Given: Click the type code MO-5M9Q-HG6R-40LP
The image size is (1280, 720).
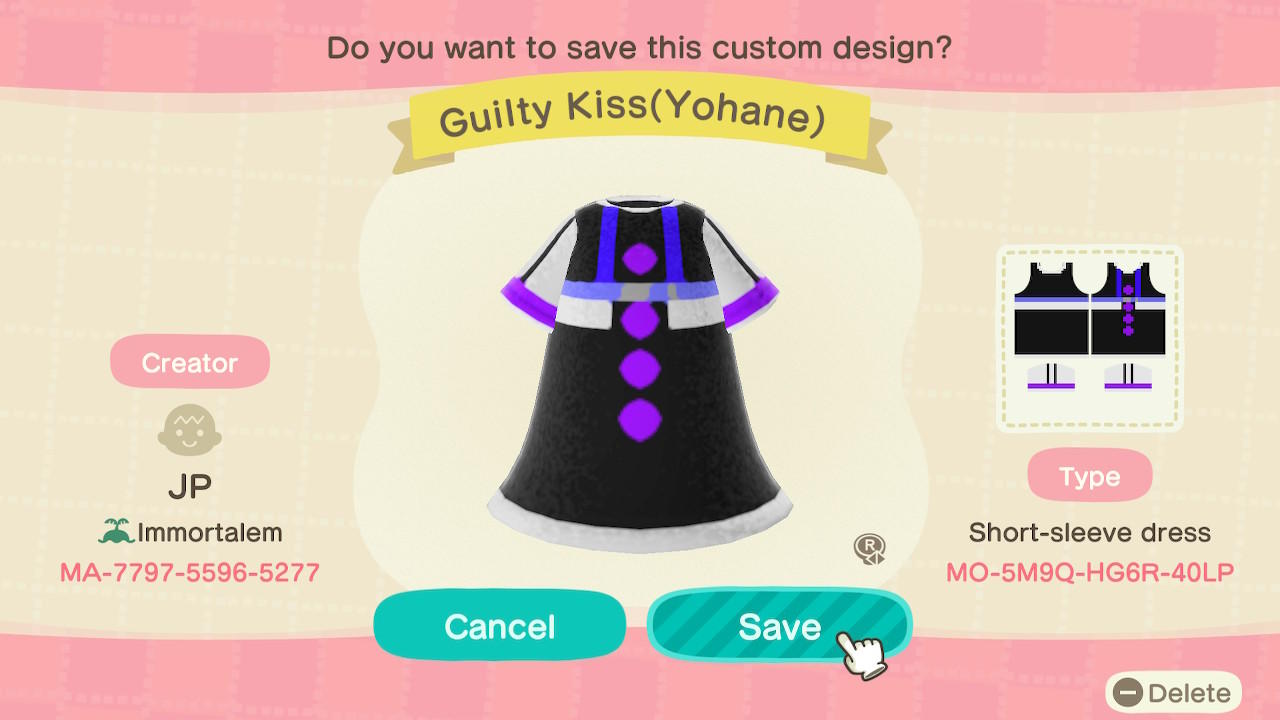Looking at the screenshot, I should [x=1090, y=571].
